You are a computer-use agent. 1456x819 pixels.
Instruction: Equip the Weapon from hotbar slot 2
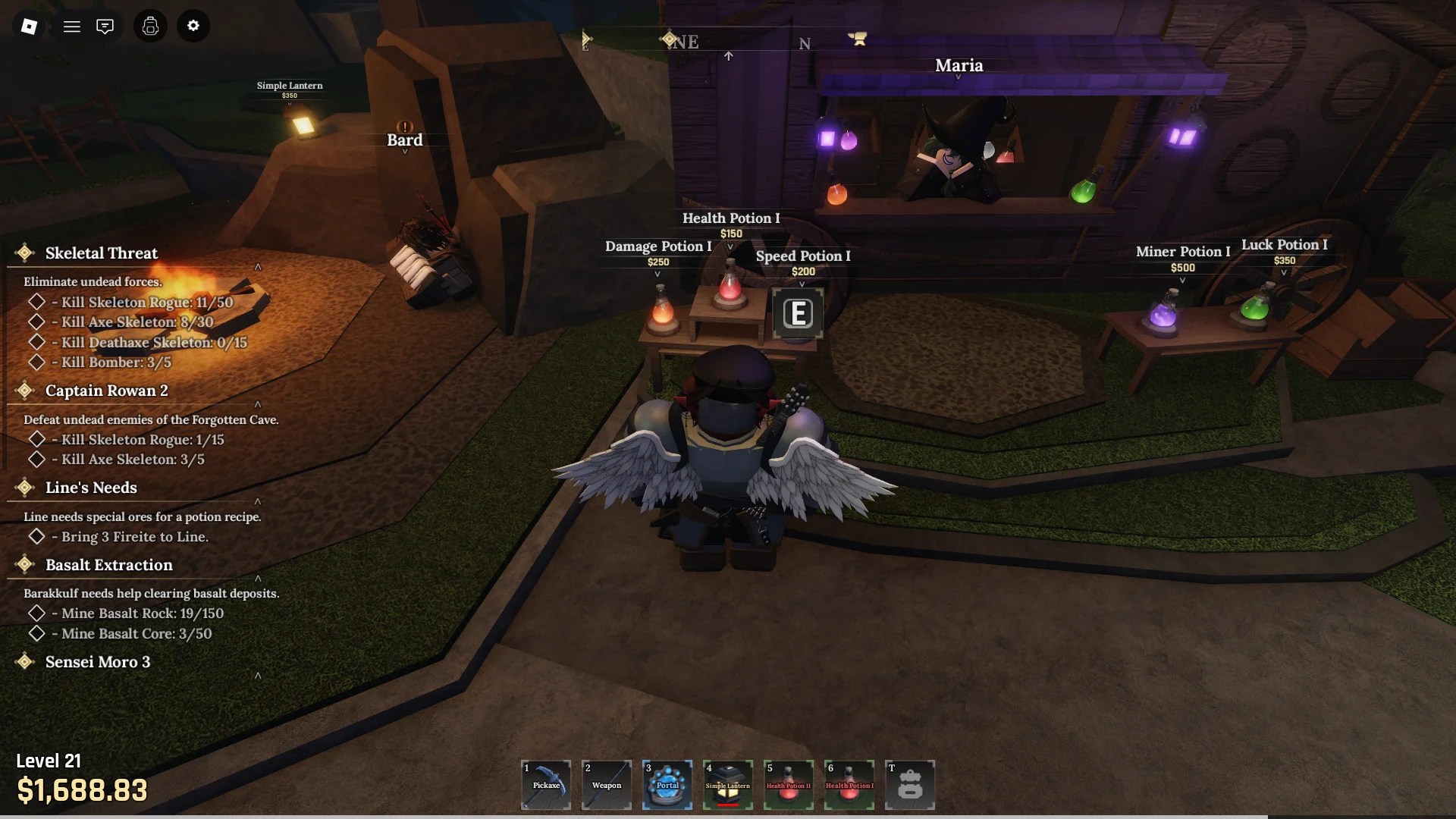tap(607, 785)
